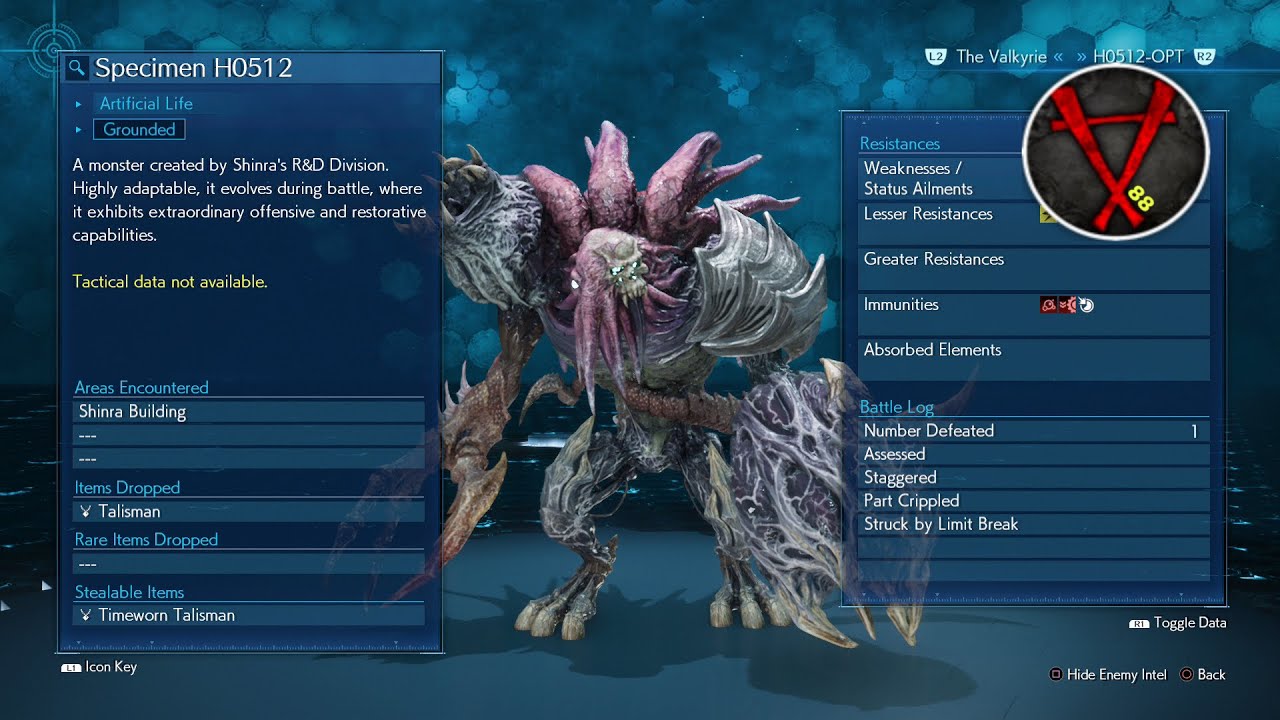Select the Shinra Building area entry
Viewport: 1280px width, 720px height.
[248, 411]
